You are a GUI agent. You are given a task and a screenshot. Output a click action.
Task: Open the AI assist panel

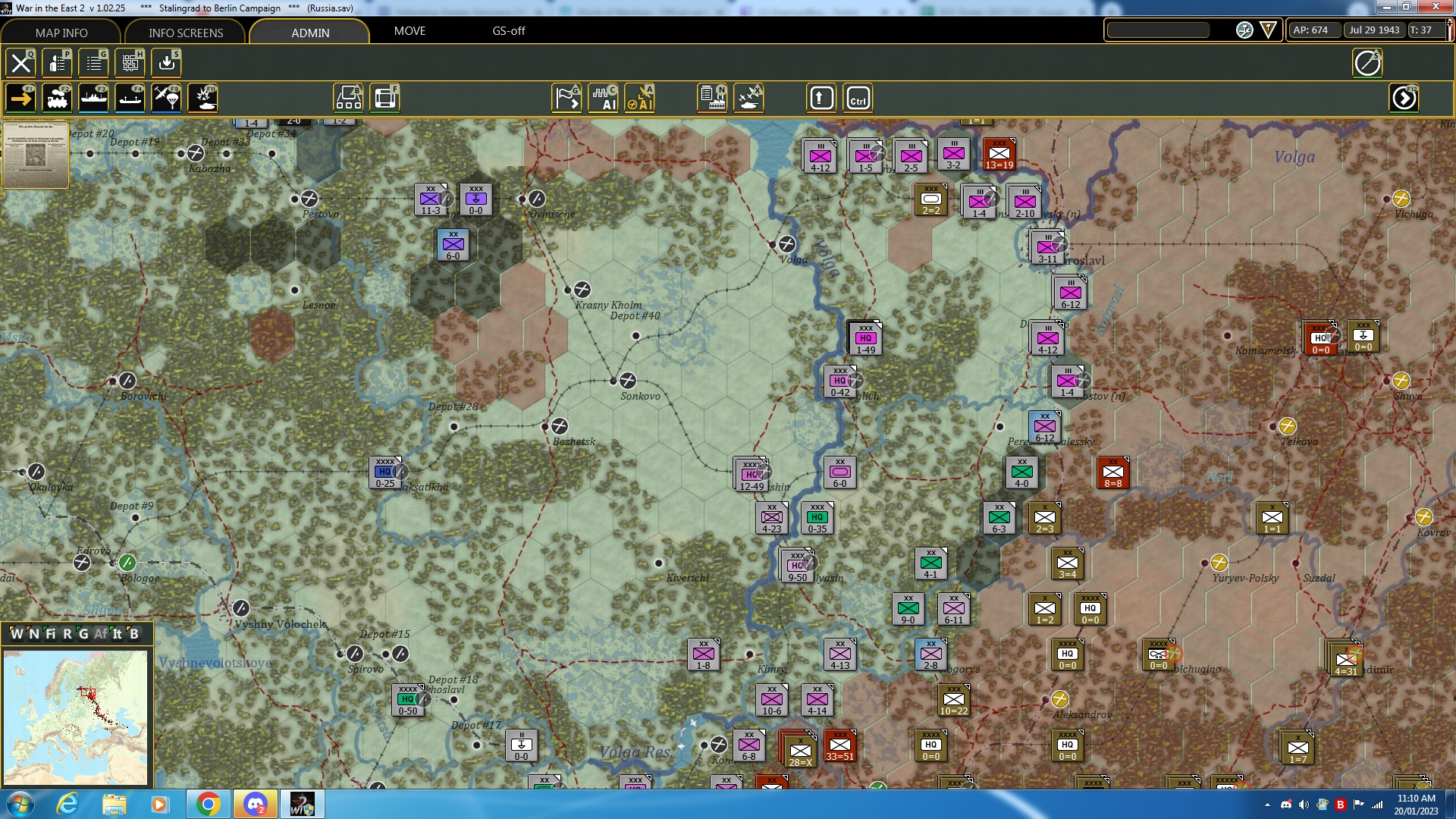click(604, 97)
